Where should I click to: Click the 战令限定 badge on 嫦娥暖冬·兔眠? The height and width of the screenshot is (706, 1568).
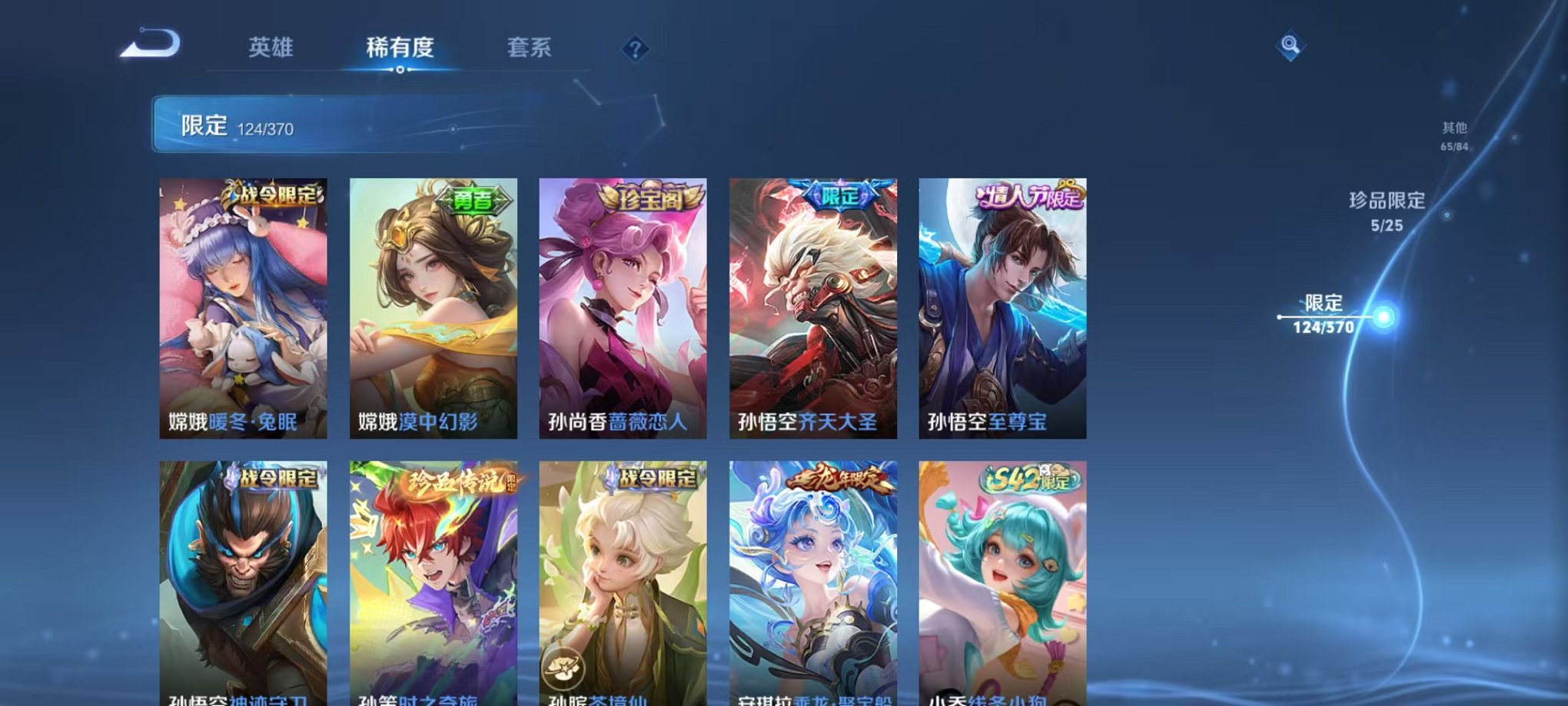(x=271, y=197)
